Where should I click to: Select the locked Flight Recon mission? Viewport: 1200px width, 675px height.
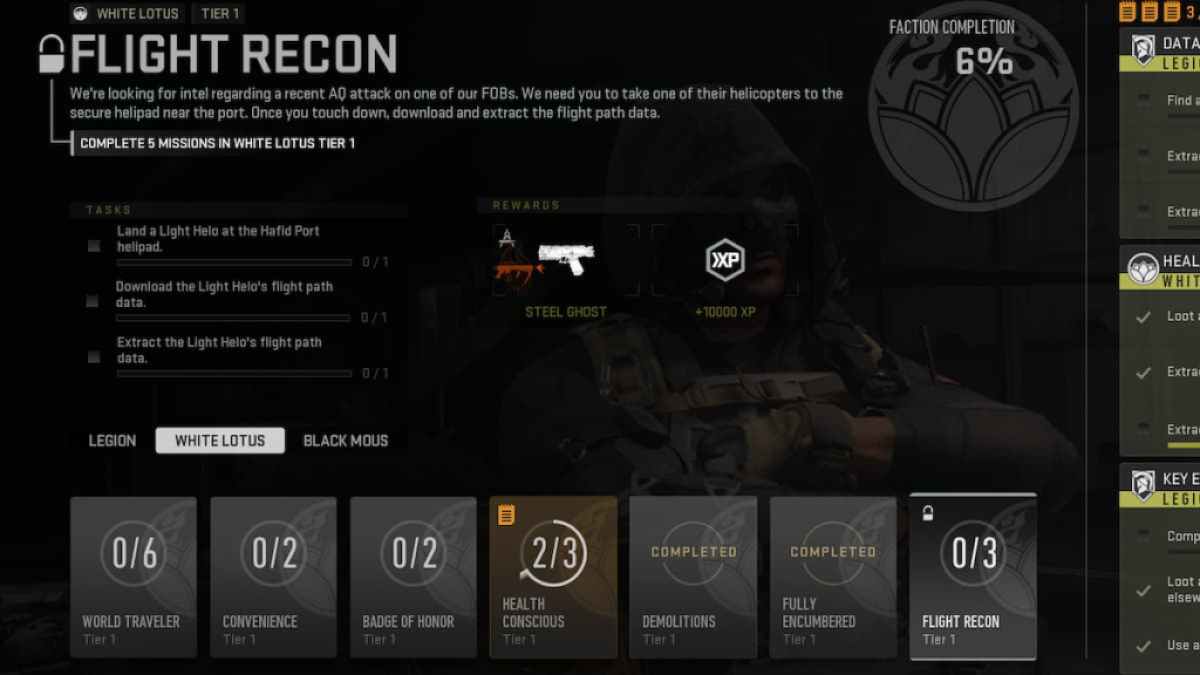973,577
